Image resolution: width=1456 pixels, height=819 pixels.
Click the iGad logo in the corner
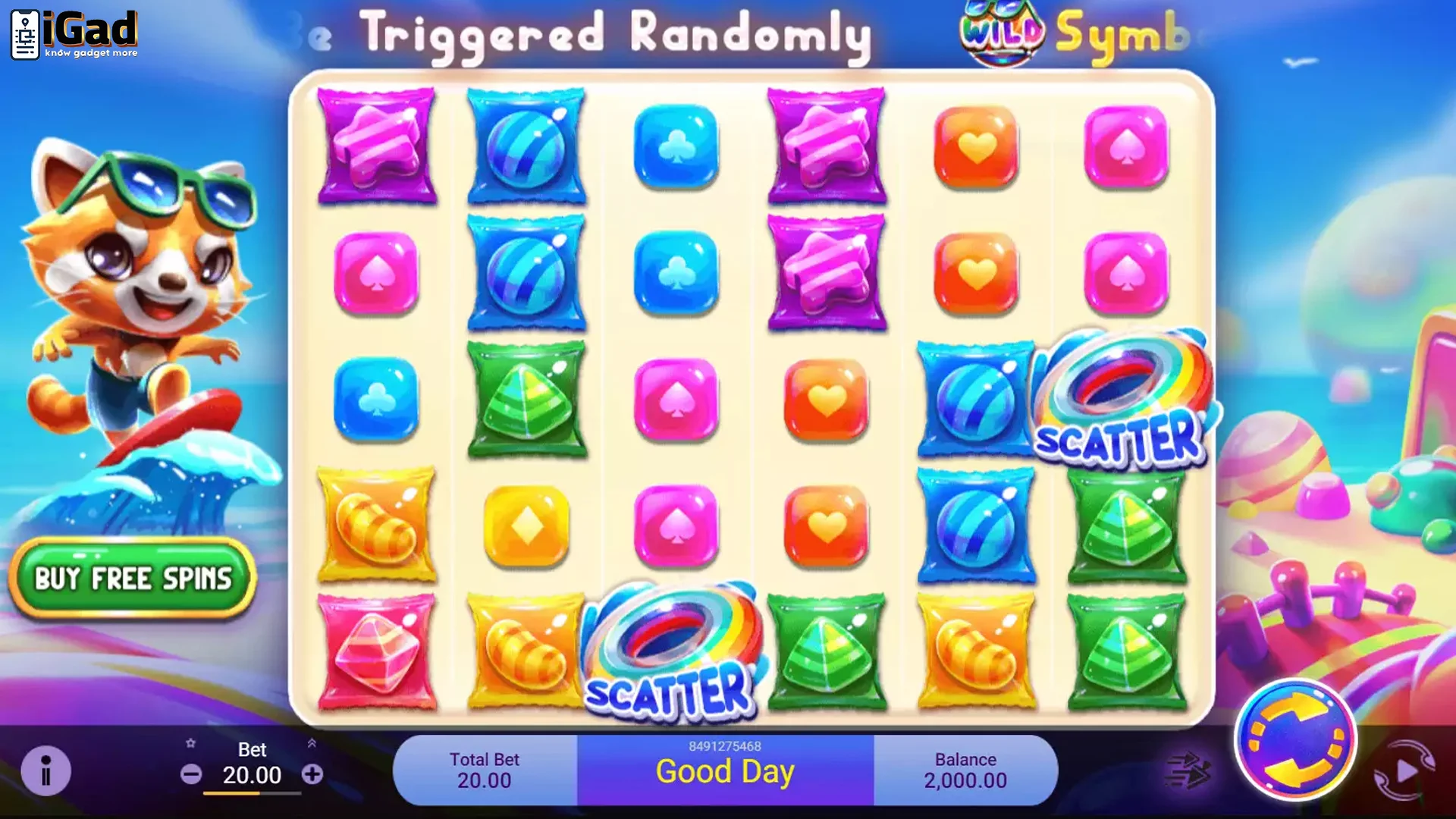tap(72, 32)
